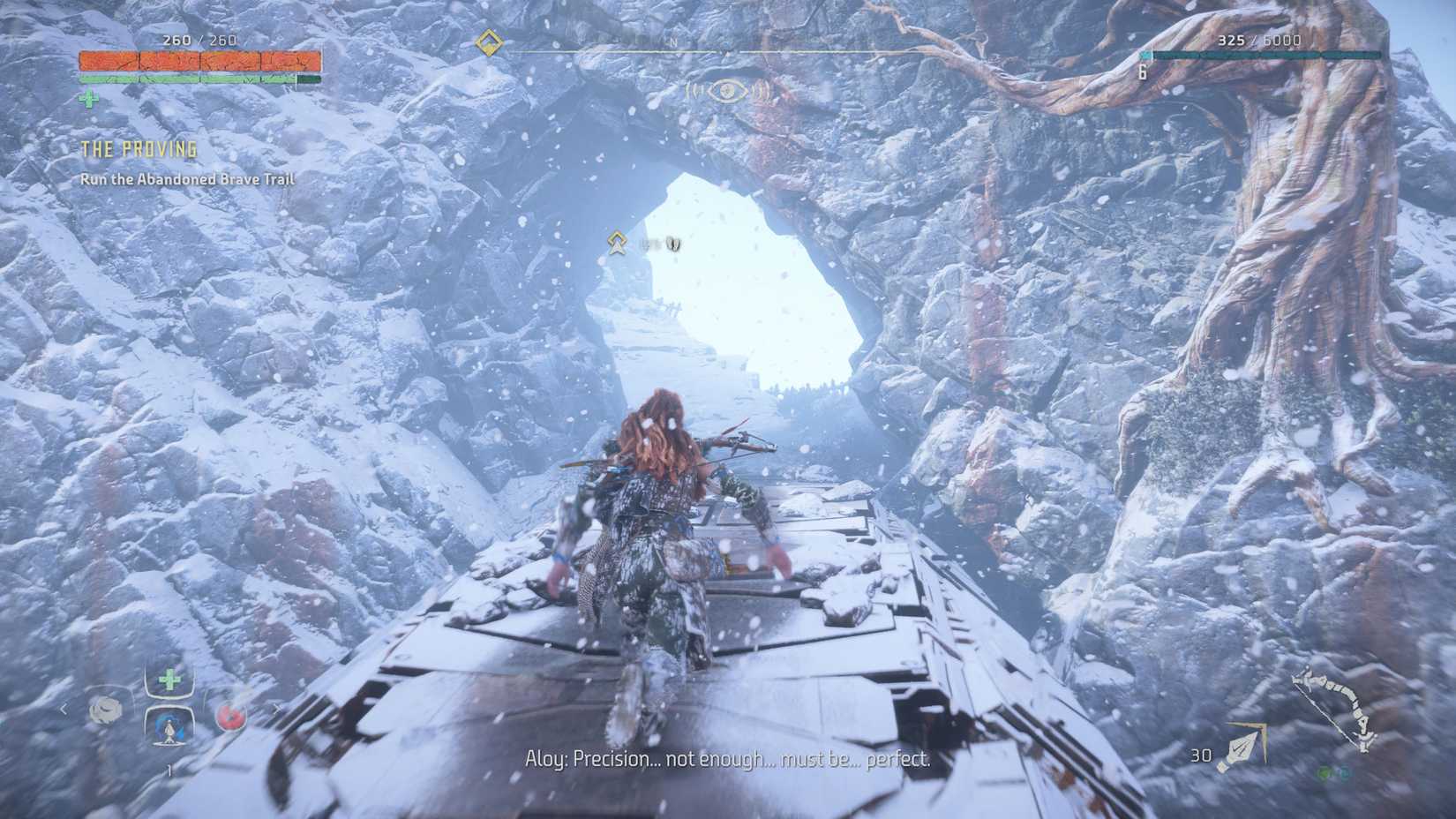Cycle left through items with the left chevron
The width and height of the screenshot is (1456, 819).
pos(64,709)
